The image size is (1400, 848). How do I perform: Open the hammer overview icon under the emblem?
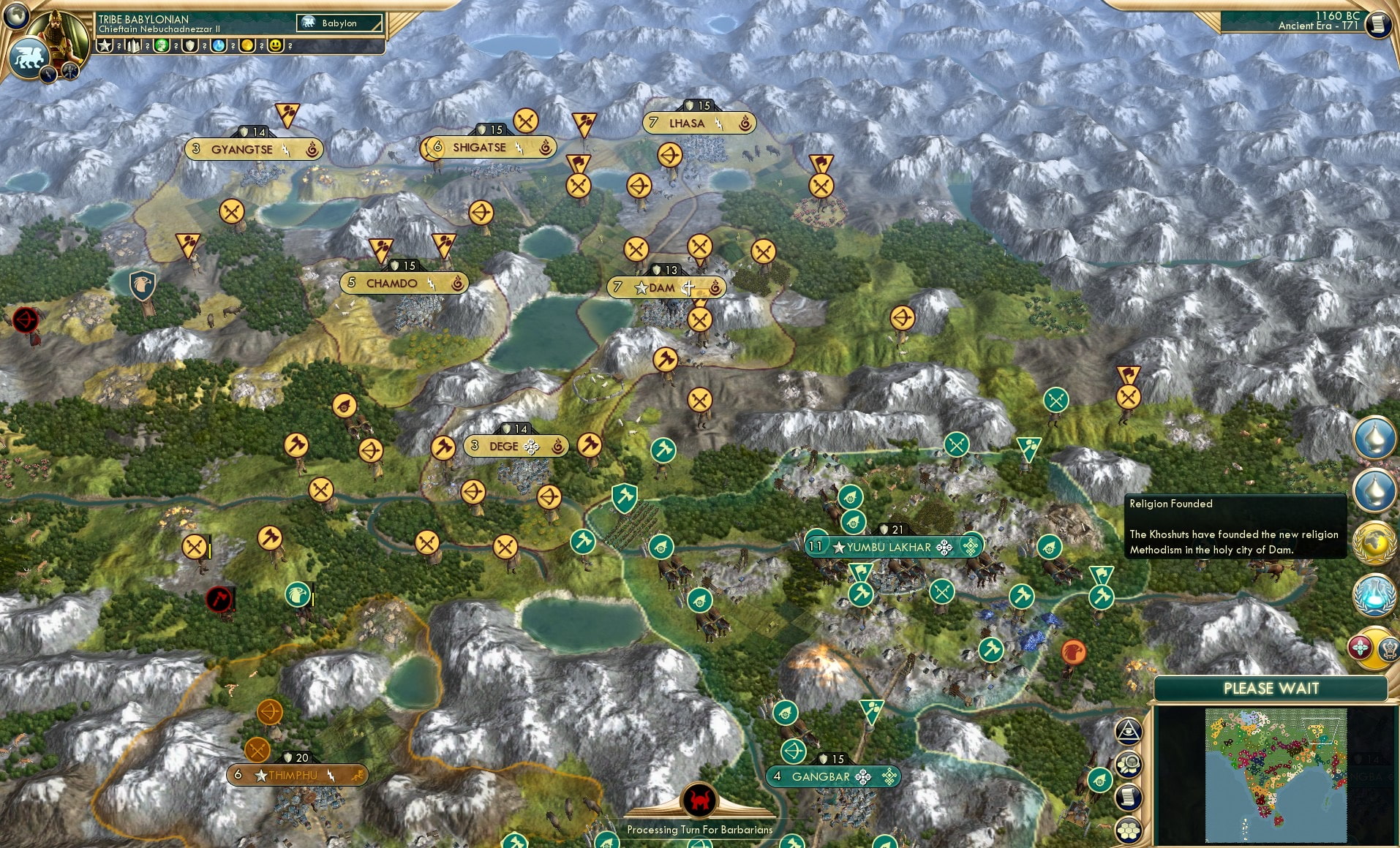69,72
